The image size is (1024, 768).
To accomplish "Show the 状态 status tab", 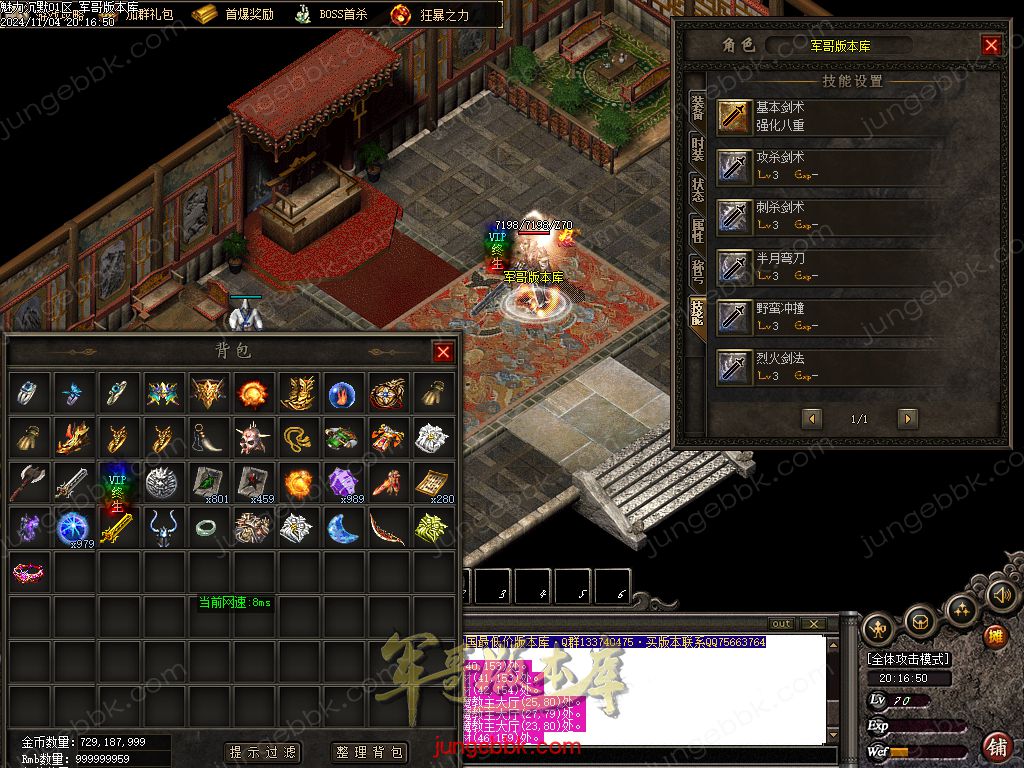I will [697, 189].
